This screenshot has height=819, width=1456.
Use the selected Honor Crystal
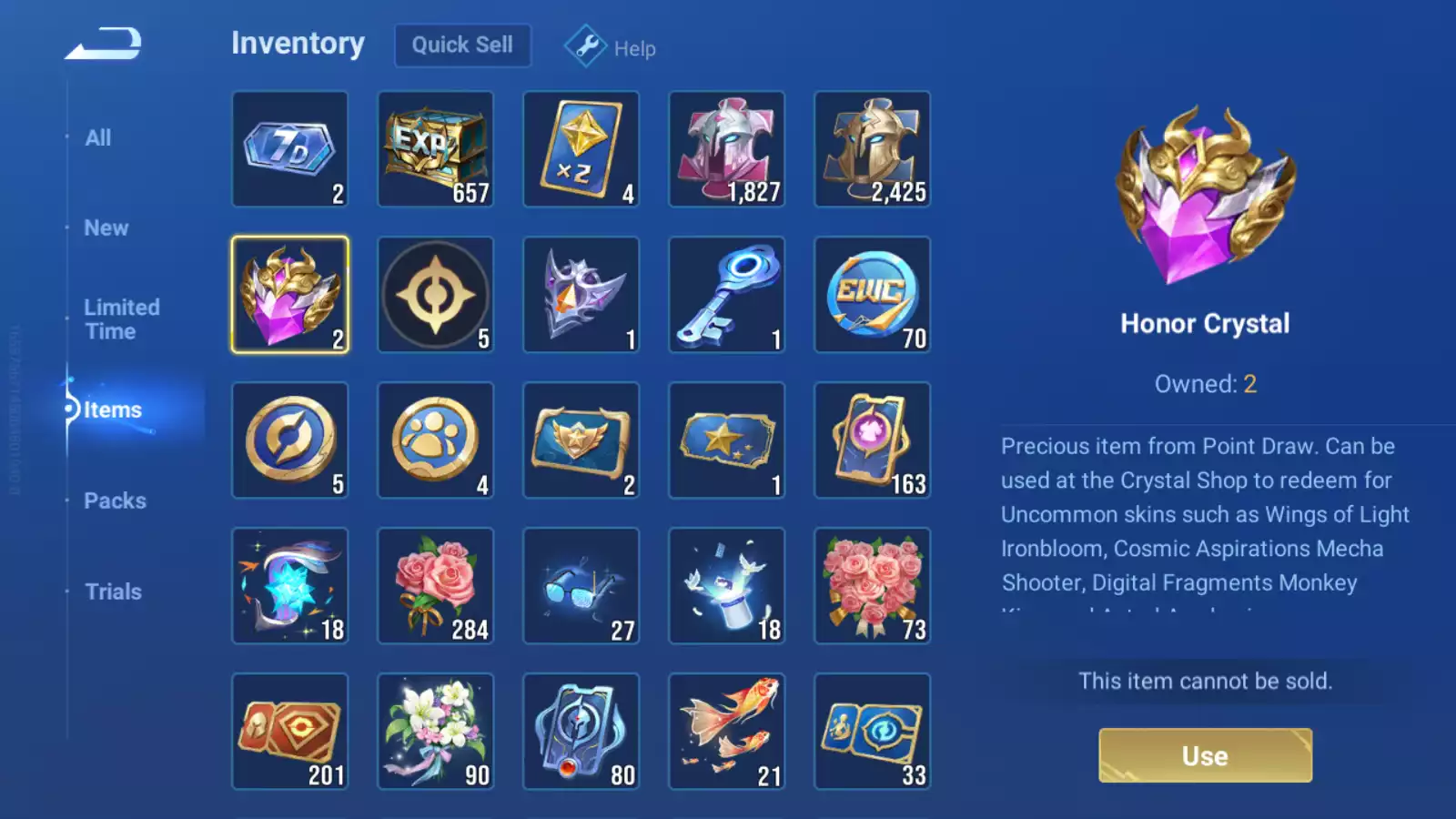pyautogui.click(x=1205, y=755)
